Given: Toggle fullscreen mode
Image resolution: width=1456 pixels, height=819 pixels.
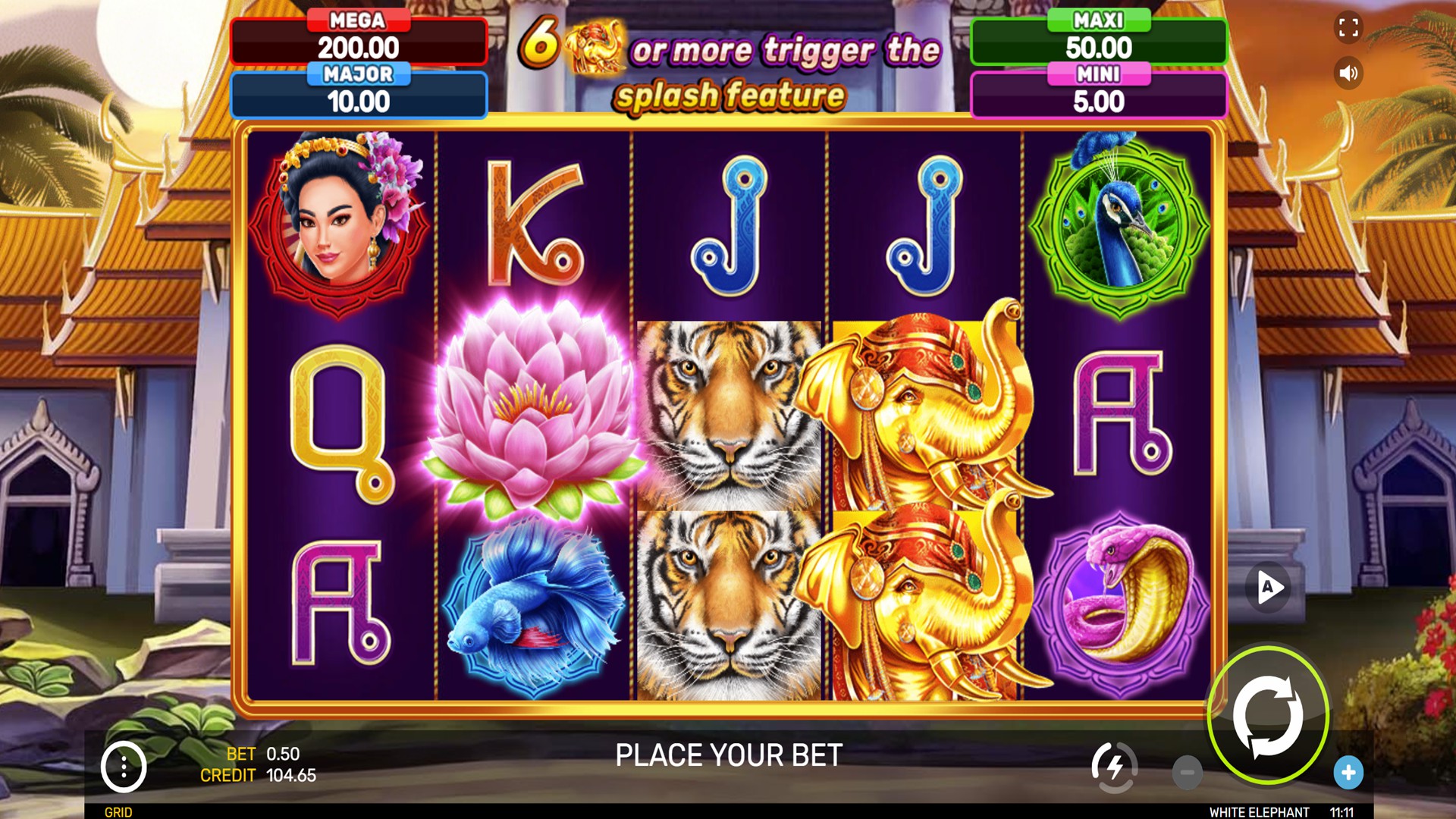Looking at the screenshot, I should [x=1348, y=28].
